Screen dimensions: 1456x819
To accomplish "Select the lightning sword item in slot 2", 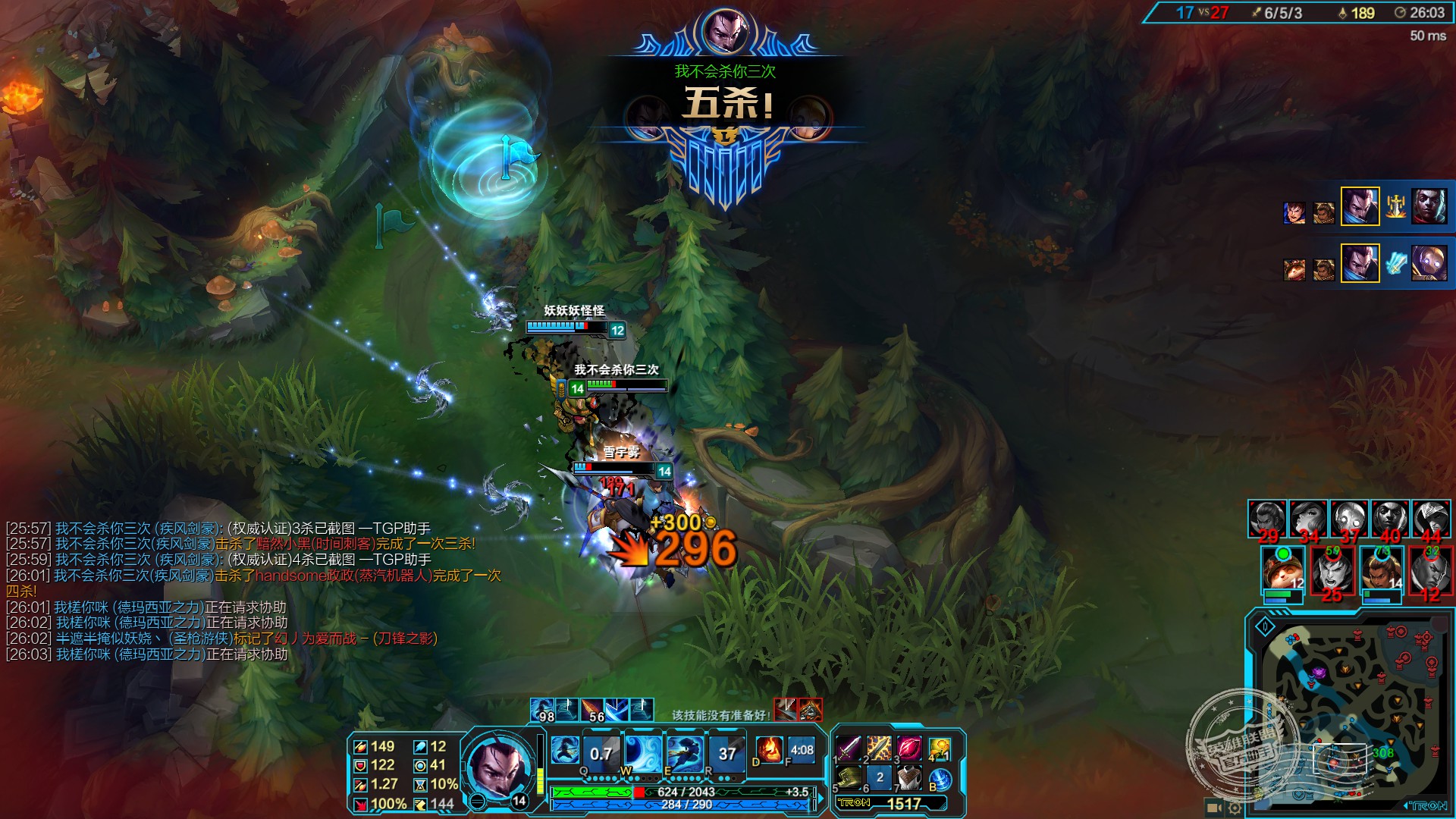I will pos(879,748).
